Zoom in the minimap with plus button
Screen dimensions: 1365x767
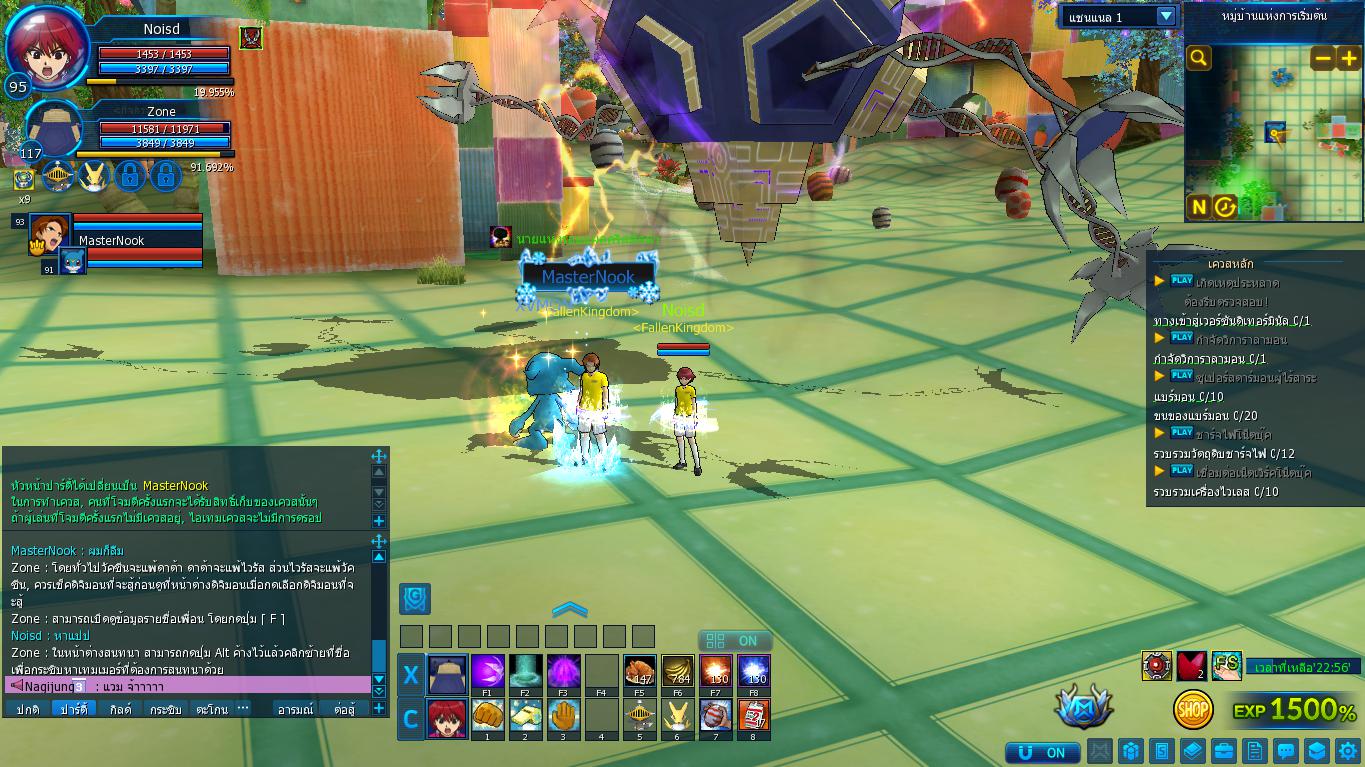1349,58
